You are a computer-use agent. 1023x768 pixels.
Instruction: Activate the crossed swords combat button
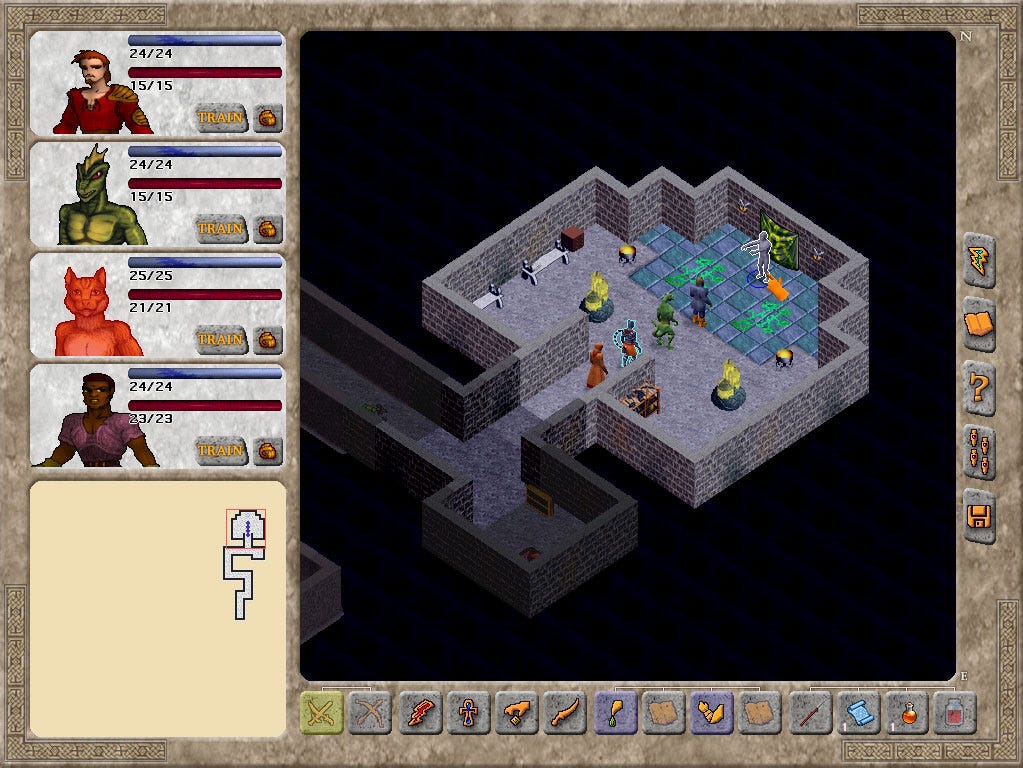click(x=323, y=713)
